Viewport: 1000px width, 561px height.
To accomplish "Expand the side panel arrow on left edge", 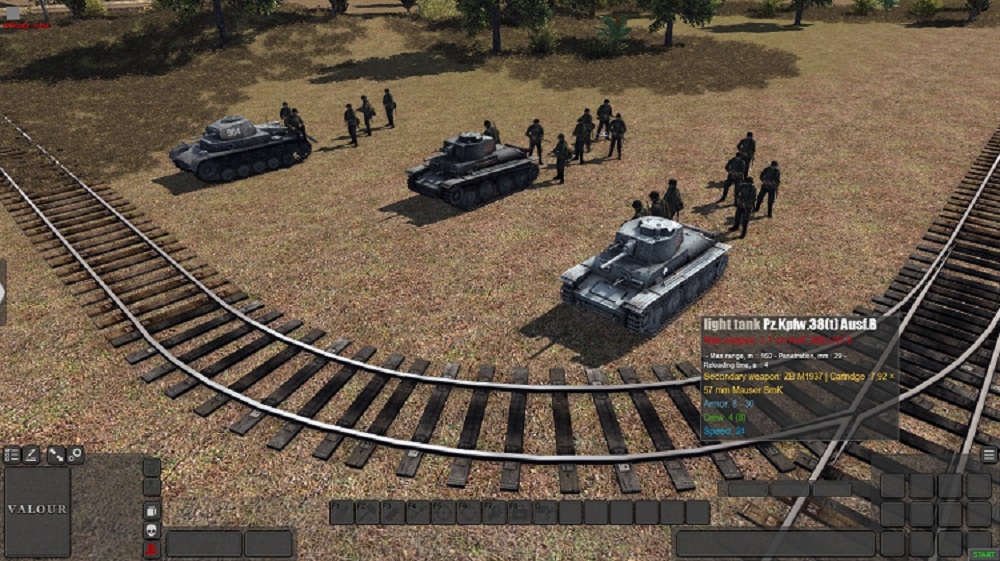I will (x=3, y=292).
